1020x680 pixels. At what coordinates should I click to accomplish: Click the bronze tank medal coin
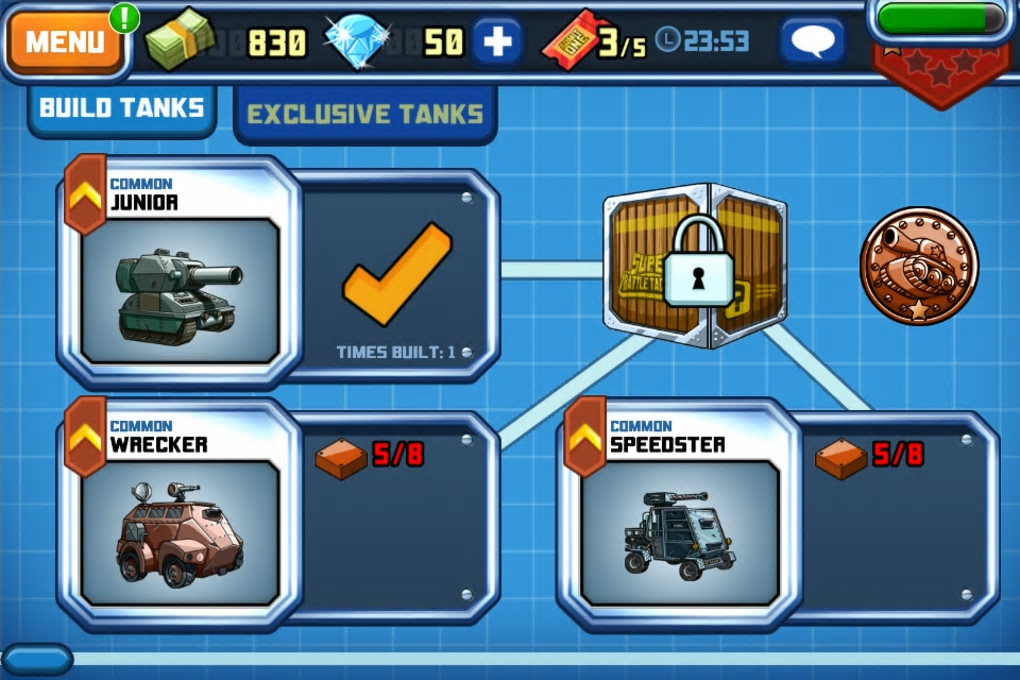918,265
